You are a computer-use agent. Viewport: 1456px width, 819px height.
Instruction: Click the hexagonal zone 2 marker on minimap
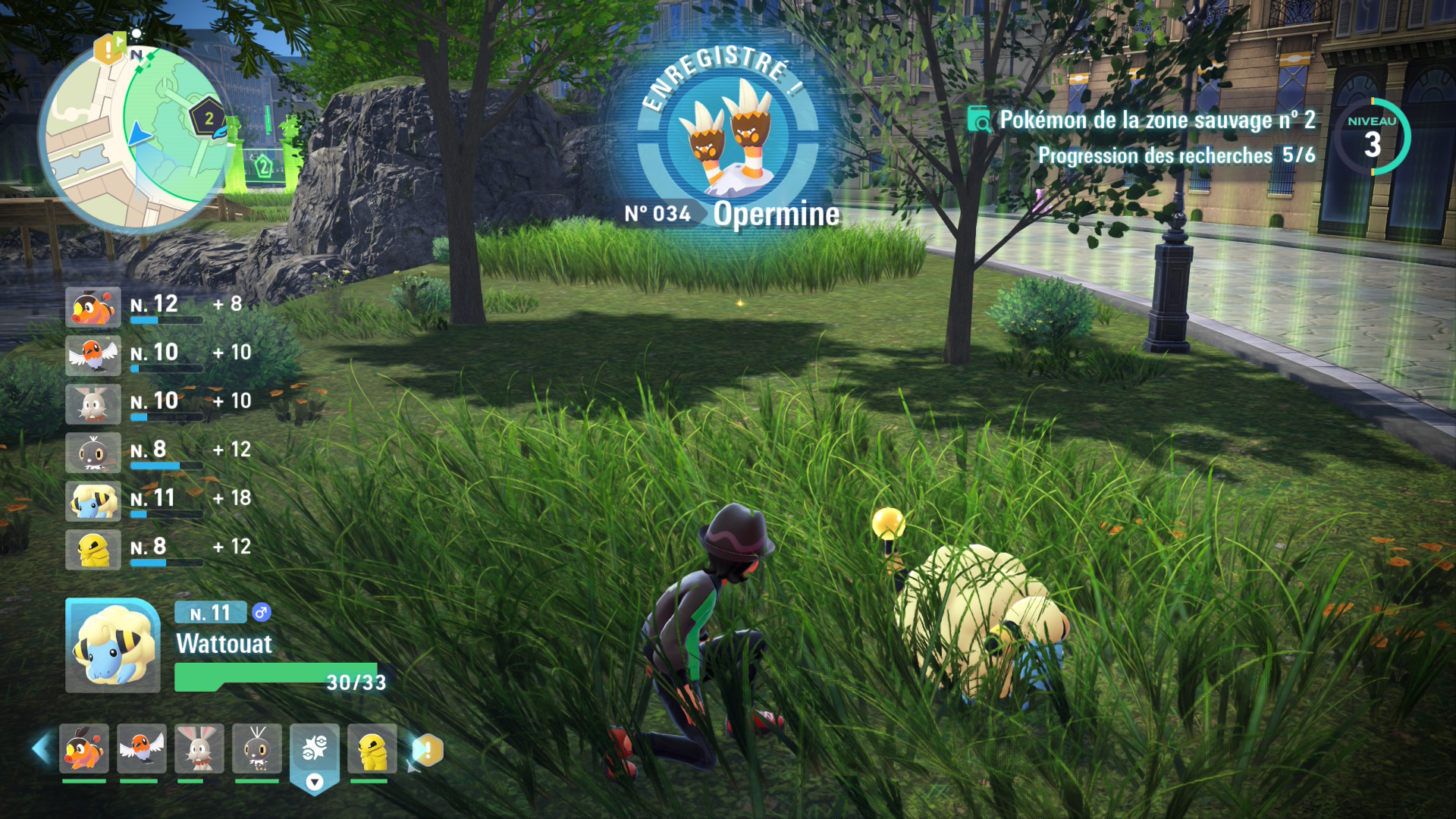tap(207, 118)
